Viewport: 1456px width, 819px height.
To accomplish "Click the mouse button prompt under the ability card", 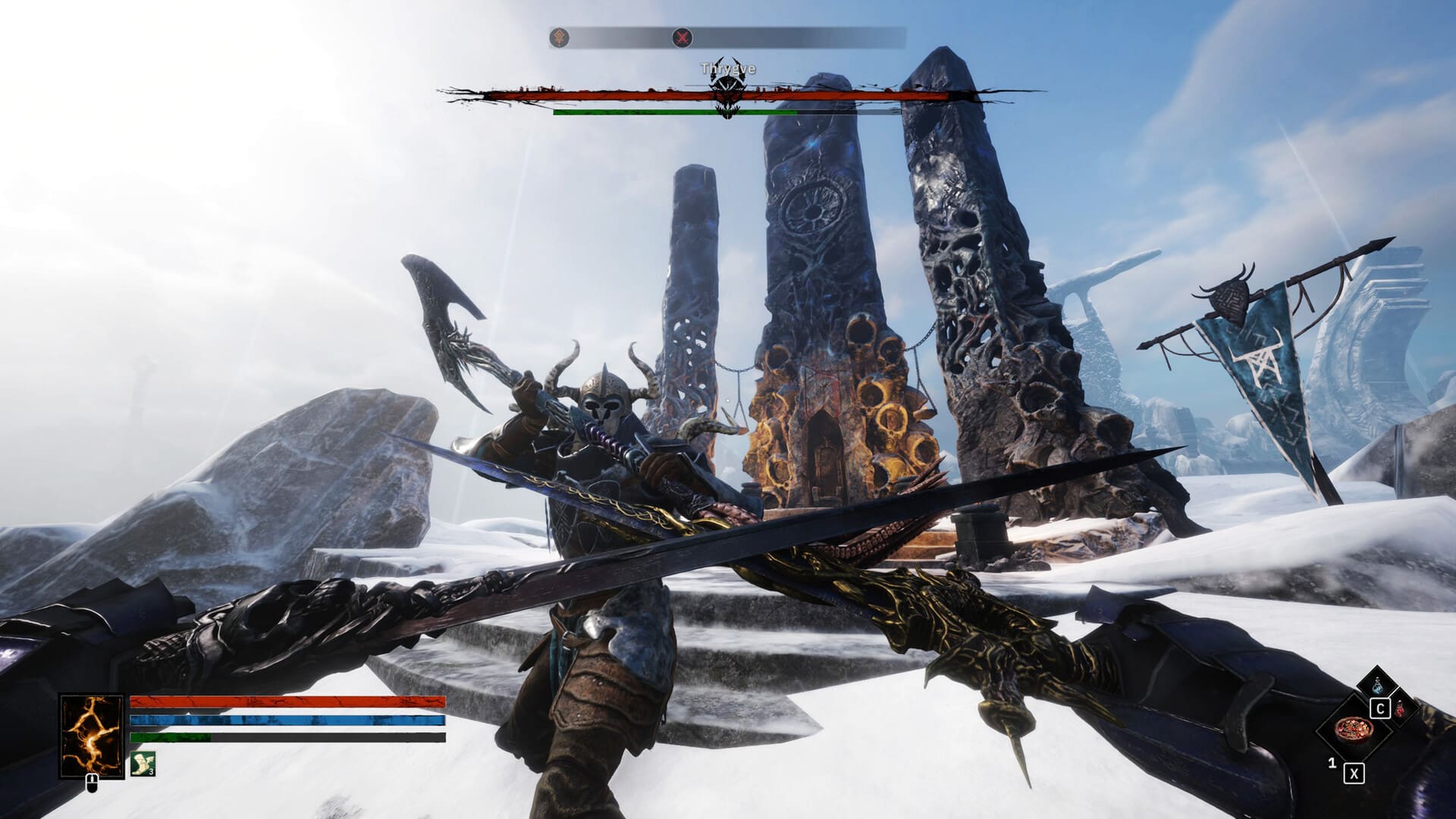I will [91, 784].
